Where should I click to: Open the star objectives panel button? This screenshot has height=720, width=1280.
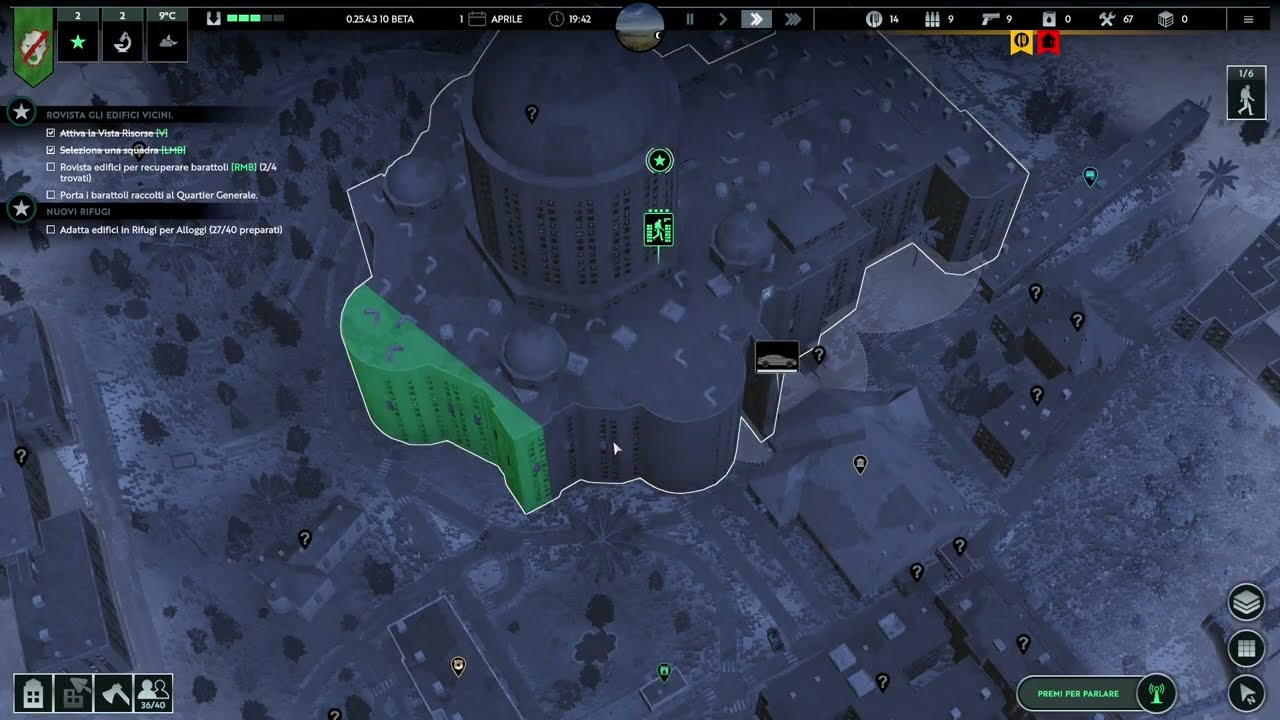click(78, 41)
